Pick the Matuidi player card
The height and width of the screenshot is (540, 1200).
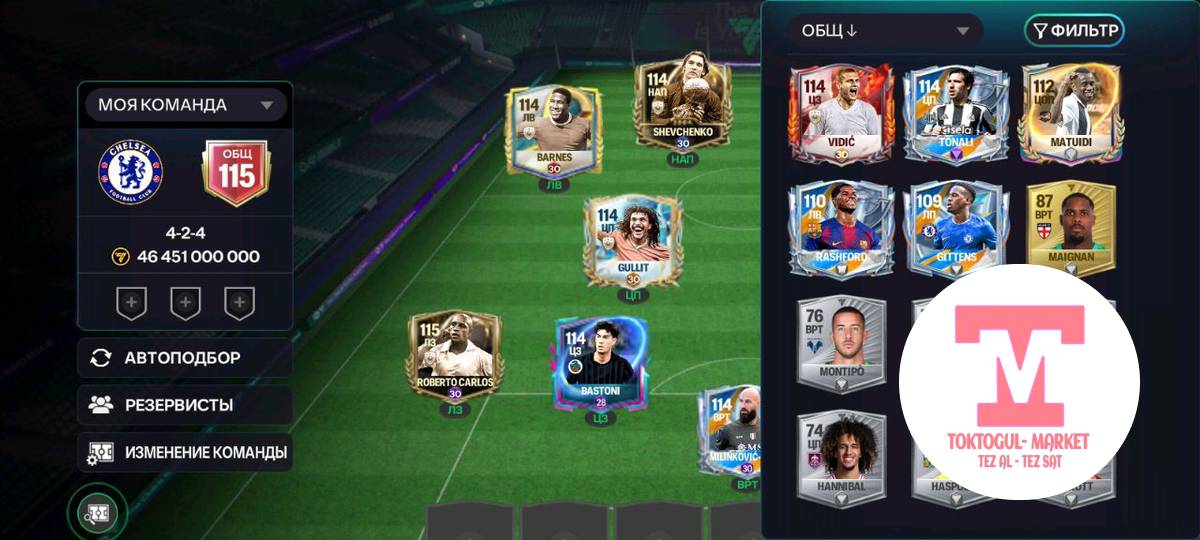(1069, 112)
